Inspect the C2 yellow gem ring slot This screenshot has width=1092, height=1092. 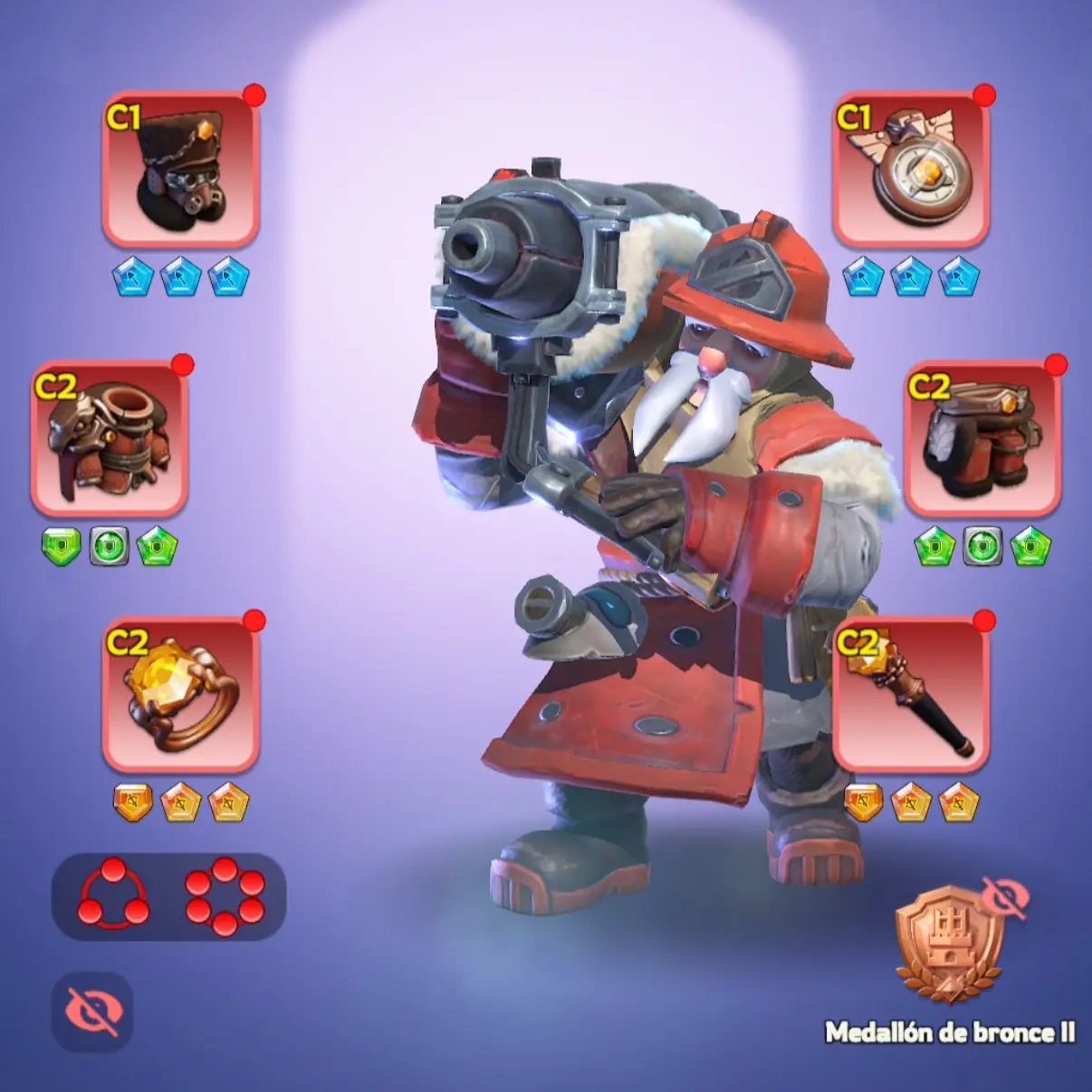tap(181, 694)
